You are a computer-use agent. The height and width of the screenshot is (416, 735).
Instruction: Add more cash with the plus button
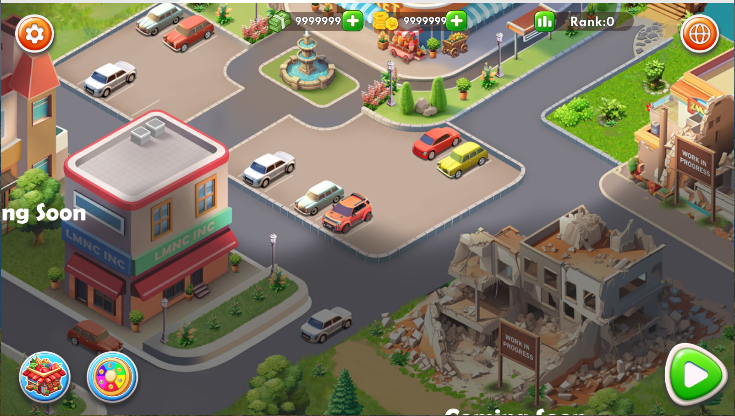(x=353, y=20)
